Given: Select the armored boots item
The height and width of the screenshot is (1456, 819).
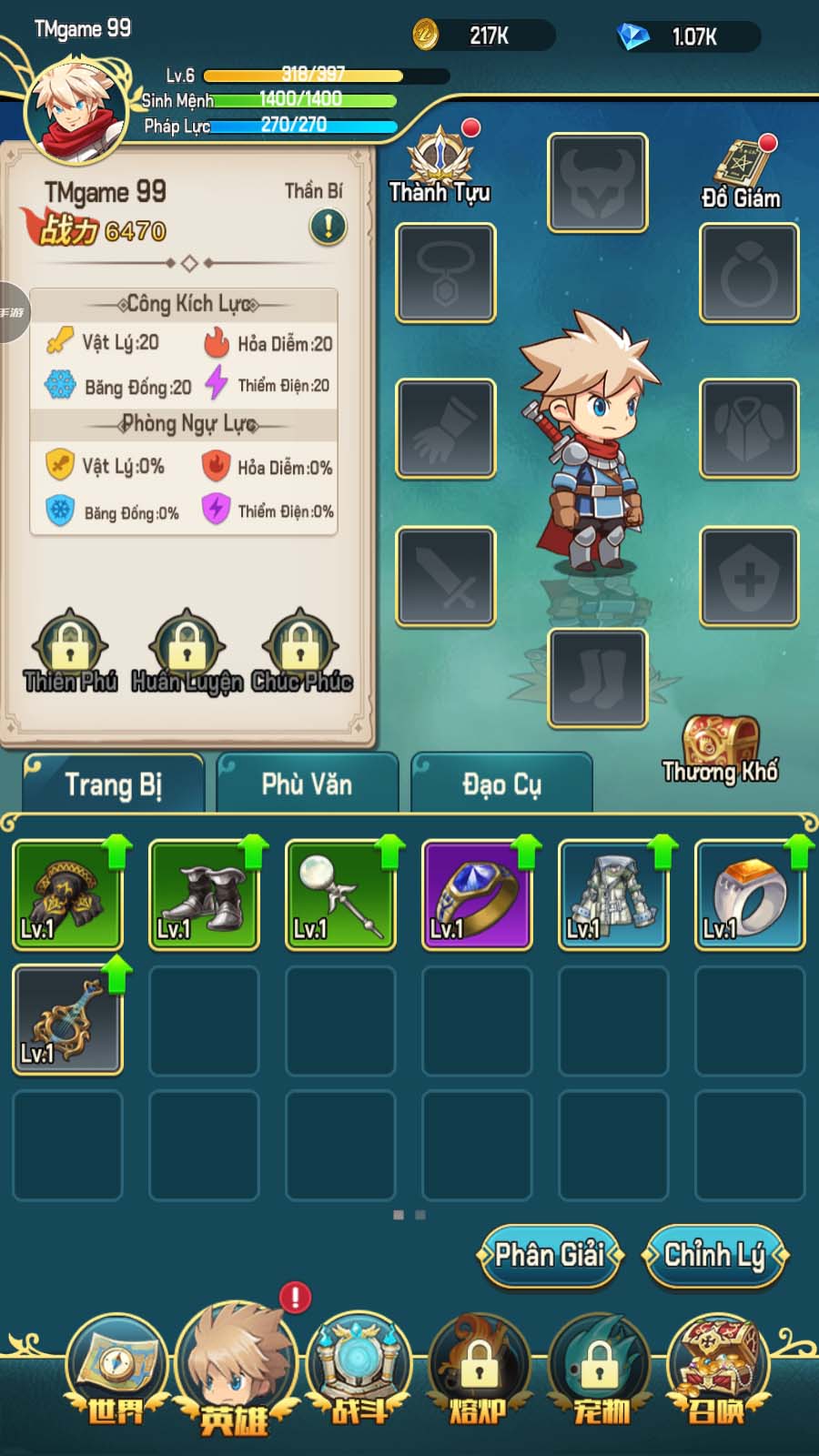Looking at the screenshot, I should (204, 895).
